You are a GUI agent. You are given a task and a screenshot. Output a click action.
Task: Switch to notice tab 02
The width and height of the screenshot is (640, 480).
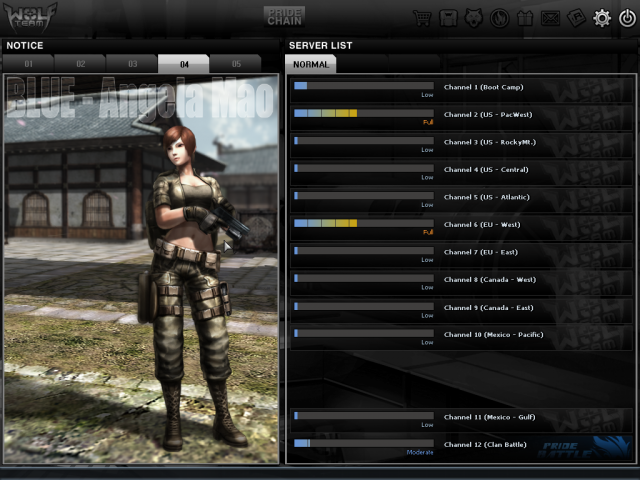pos(81,64)
